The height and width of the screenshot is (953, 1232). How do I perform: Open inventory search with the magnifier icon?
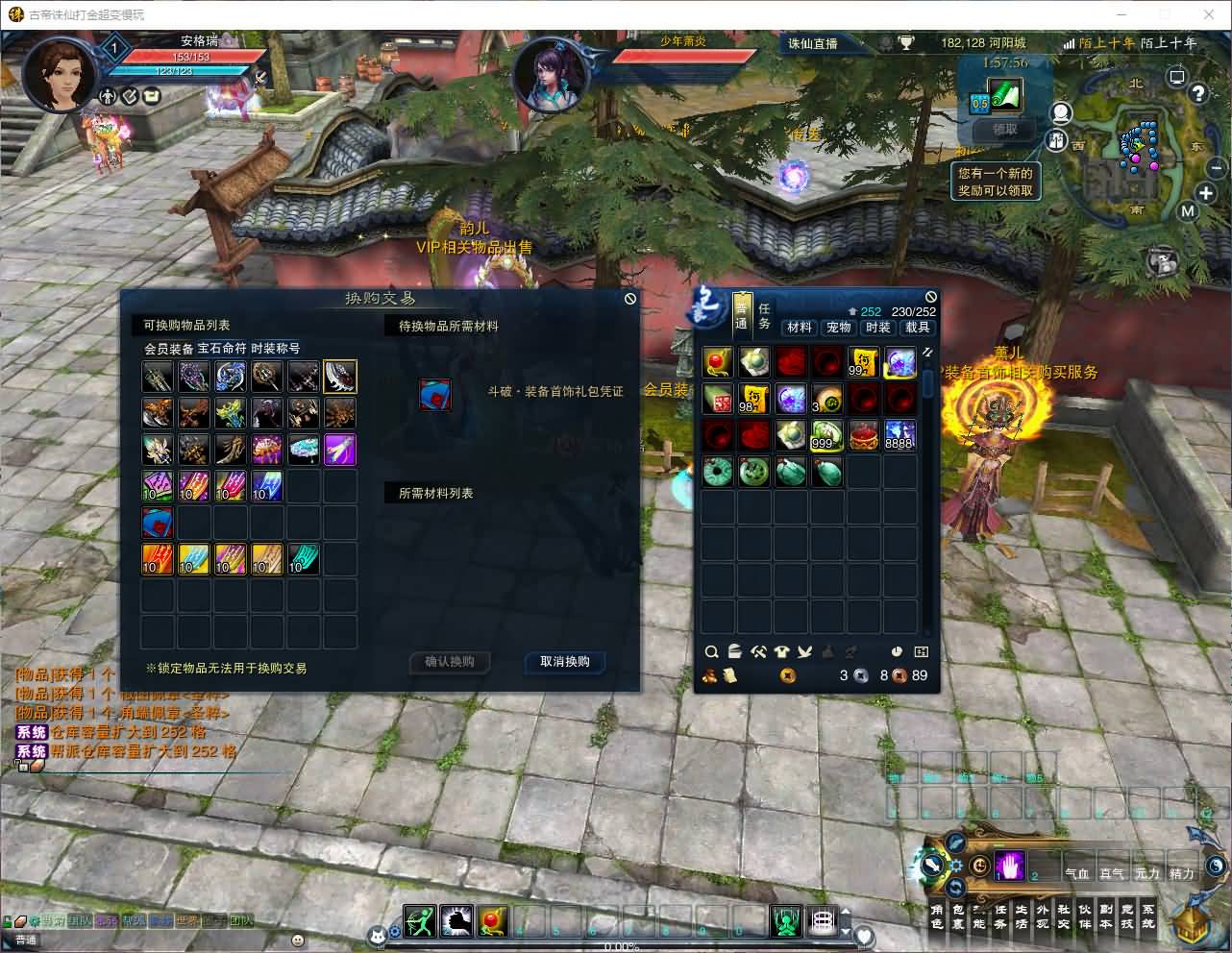(711, 651)
